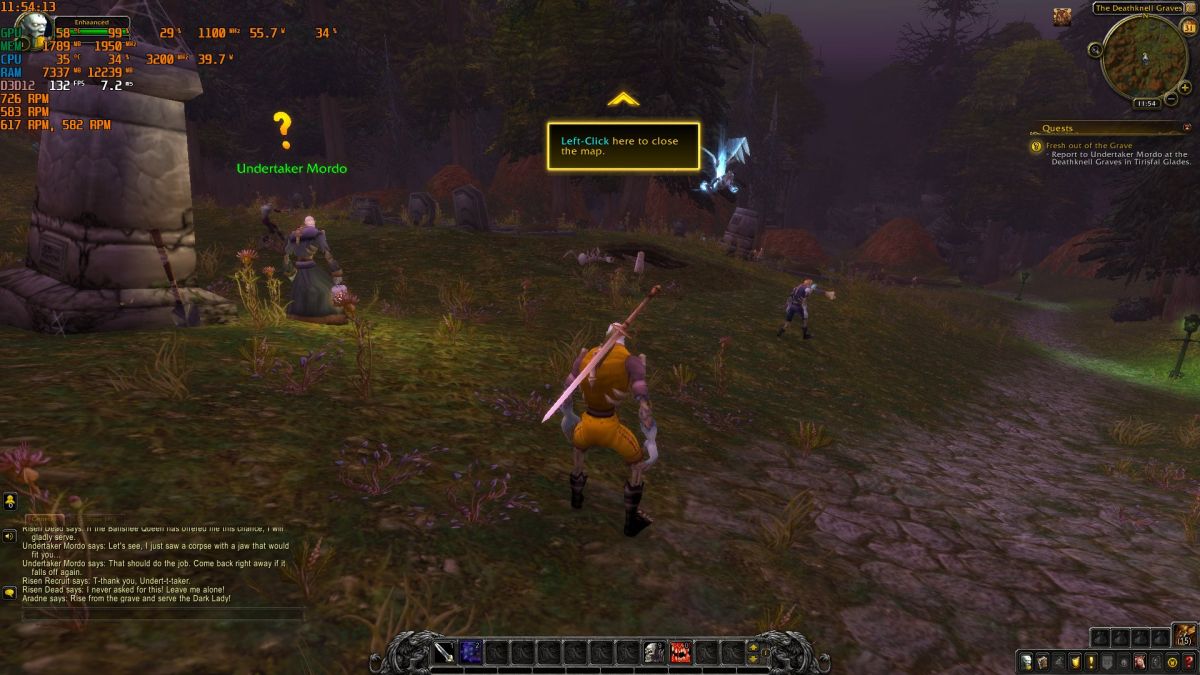Click the minimap
1200x675 pixels.
tap(1144, 57)
